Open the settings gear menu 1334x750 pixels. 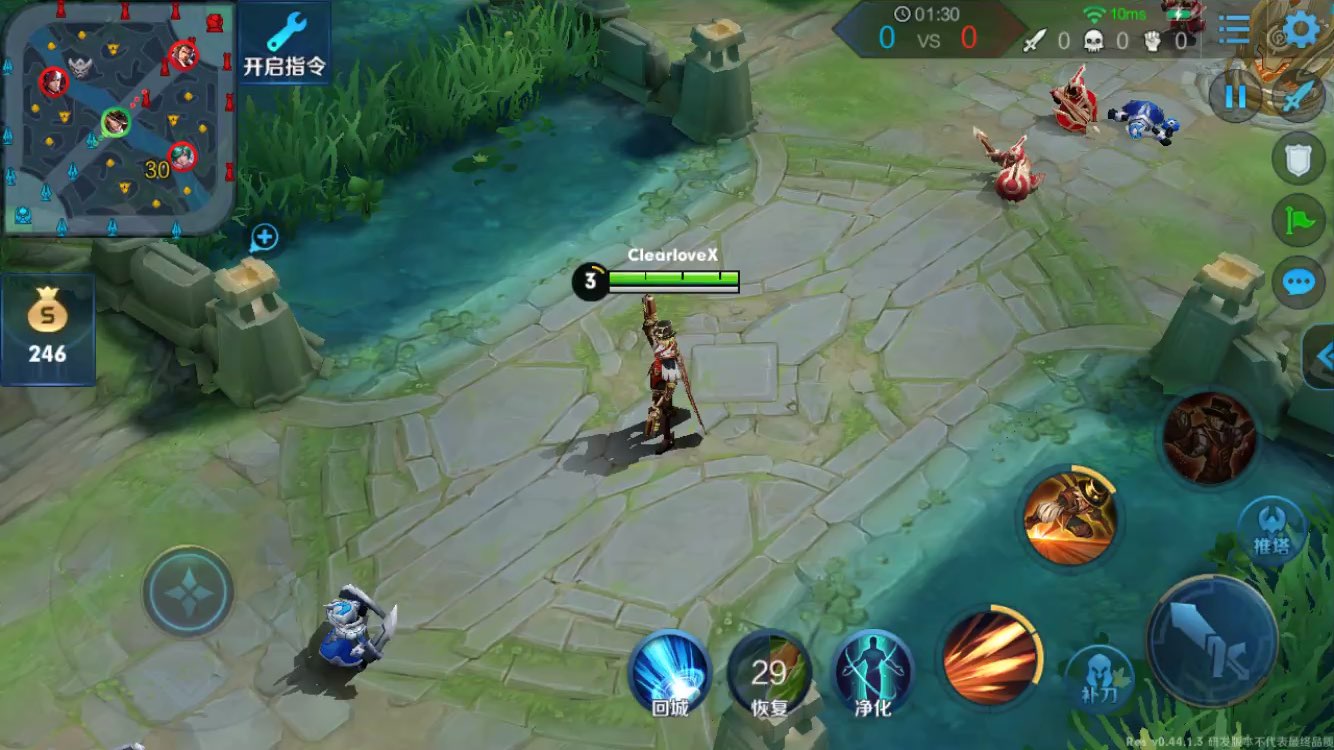click(x=1301, y=30)
